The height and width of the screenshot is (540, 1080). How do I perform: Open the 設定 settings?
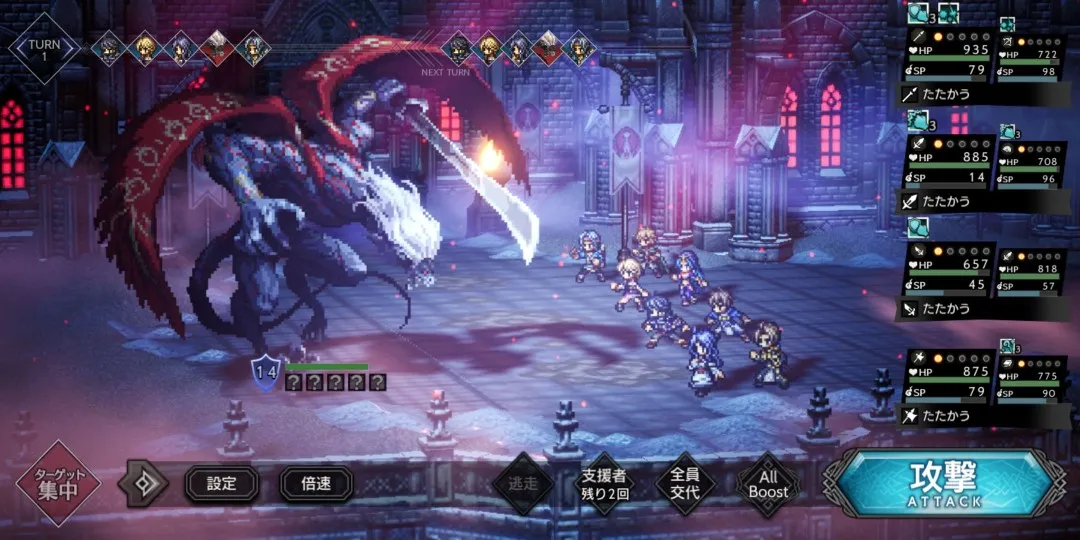[221, 485]
